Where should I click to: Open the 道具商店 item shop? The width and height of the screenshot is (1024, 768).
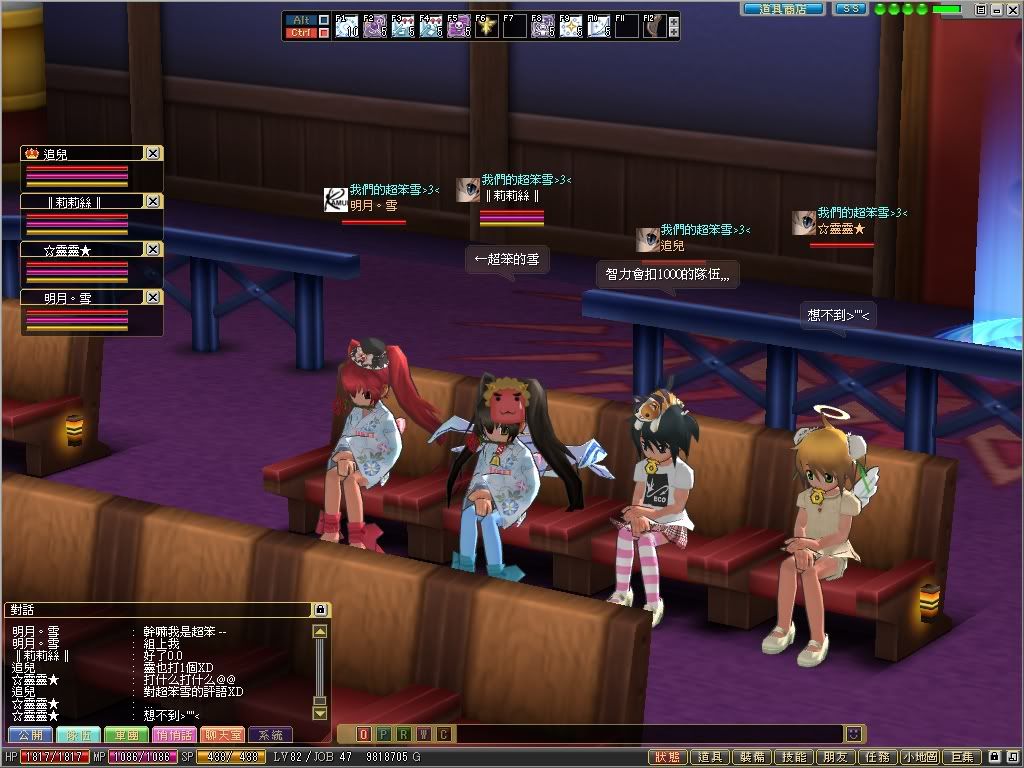[783, 9]
